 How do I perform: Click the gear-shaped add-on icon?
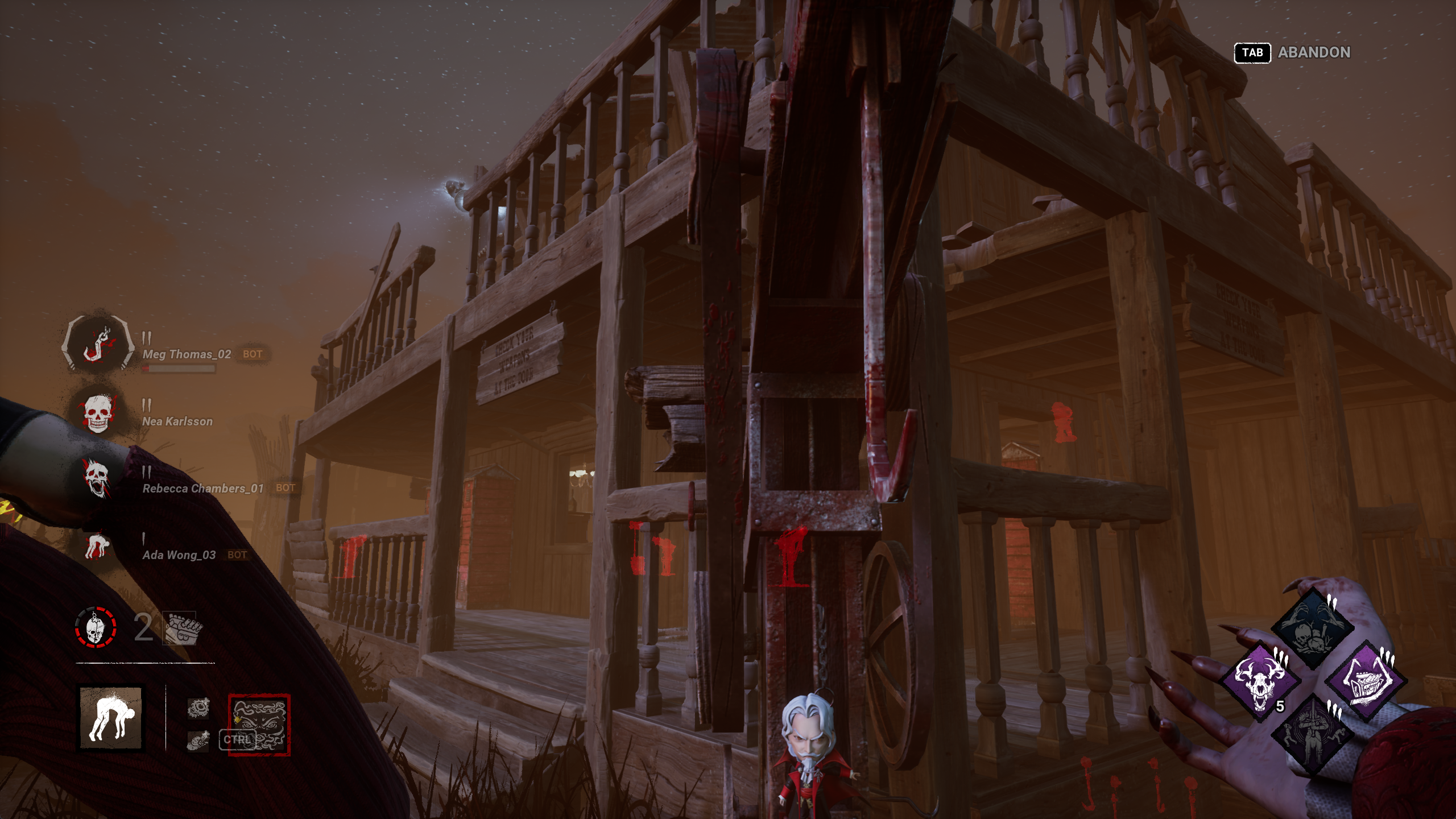[198, 708]
